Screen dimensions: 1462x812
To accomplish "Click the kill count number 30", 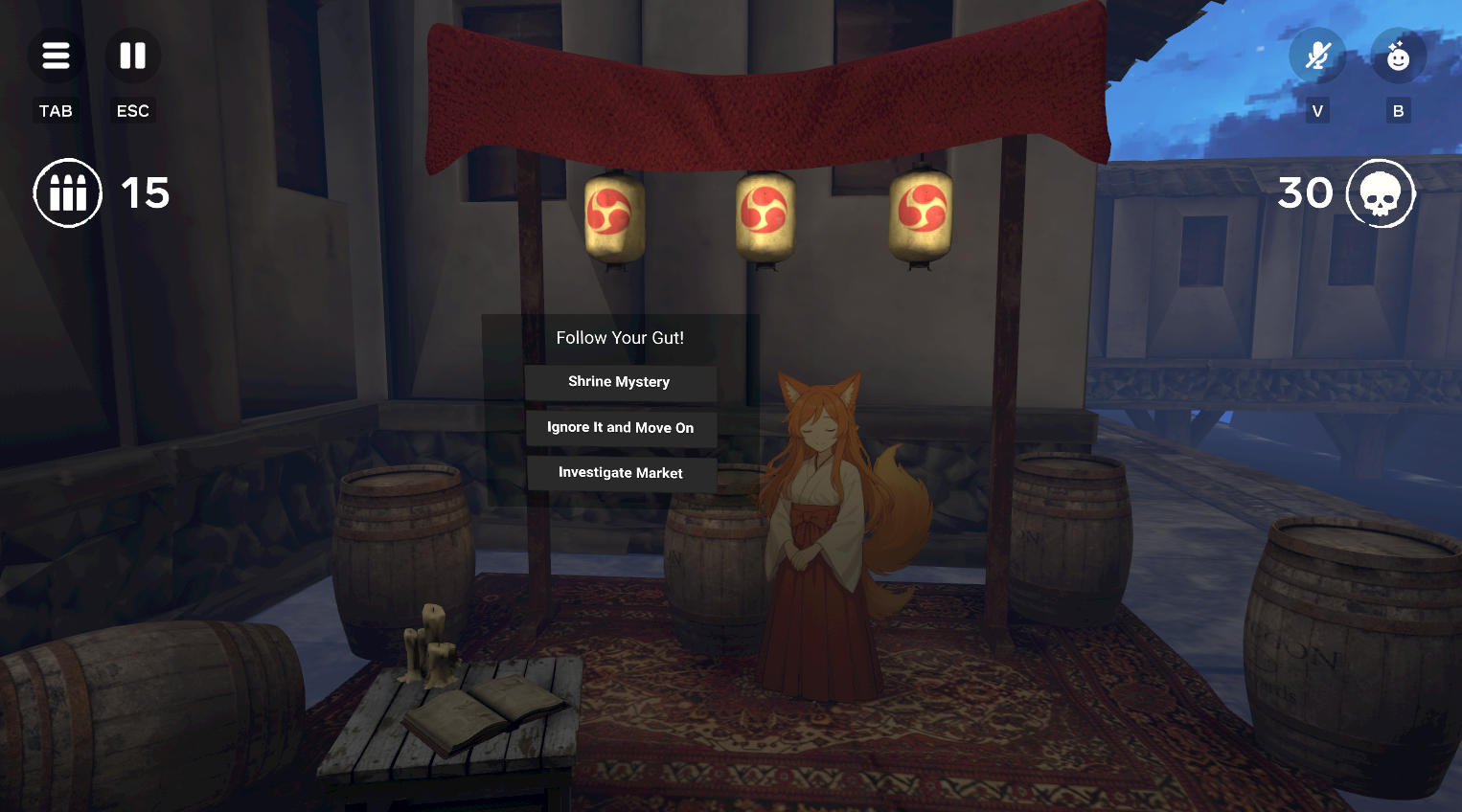I will [x=1307, y=192].
